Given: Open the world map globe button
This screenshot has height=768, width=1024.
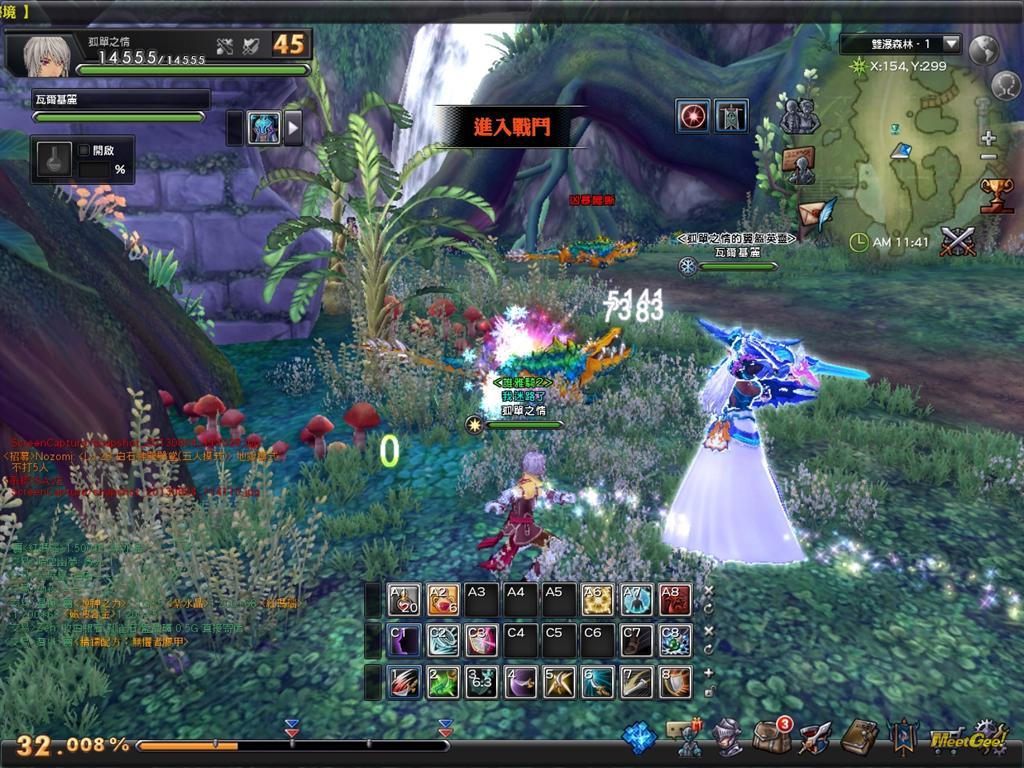Looking at the screenshot, I should (x=985, y=49).
